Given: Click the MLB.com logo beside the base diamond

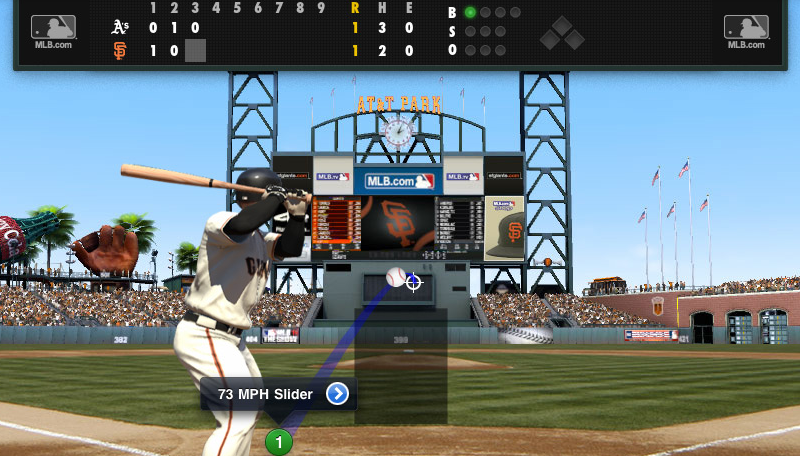Looking at the screenshot, I should (x=746, y=31).
